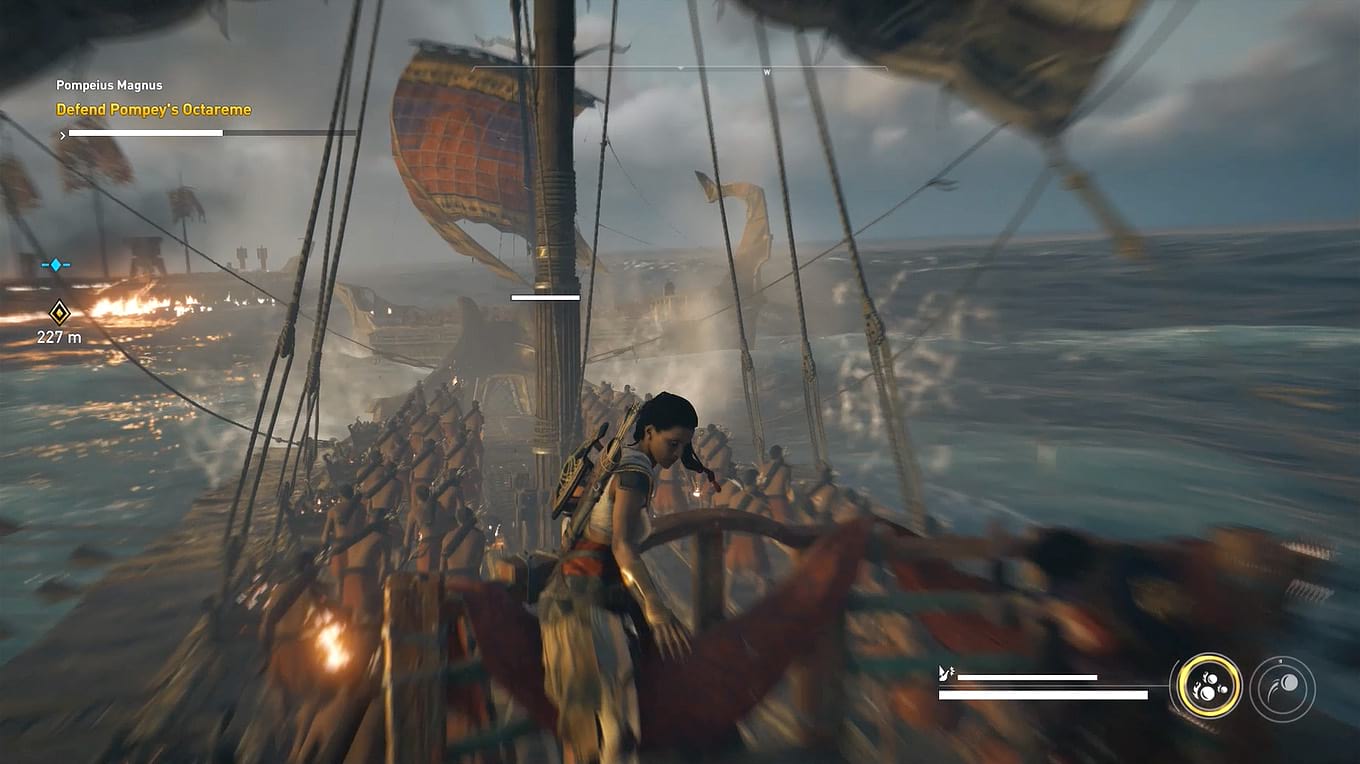
Task: Click the blue diamond waypoint marker
Action: (55, 264)
